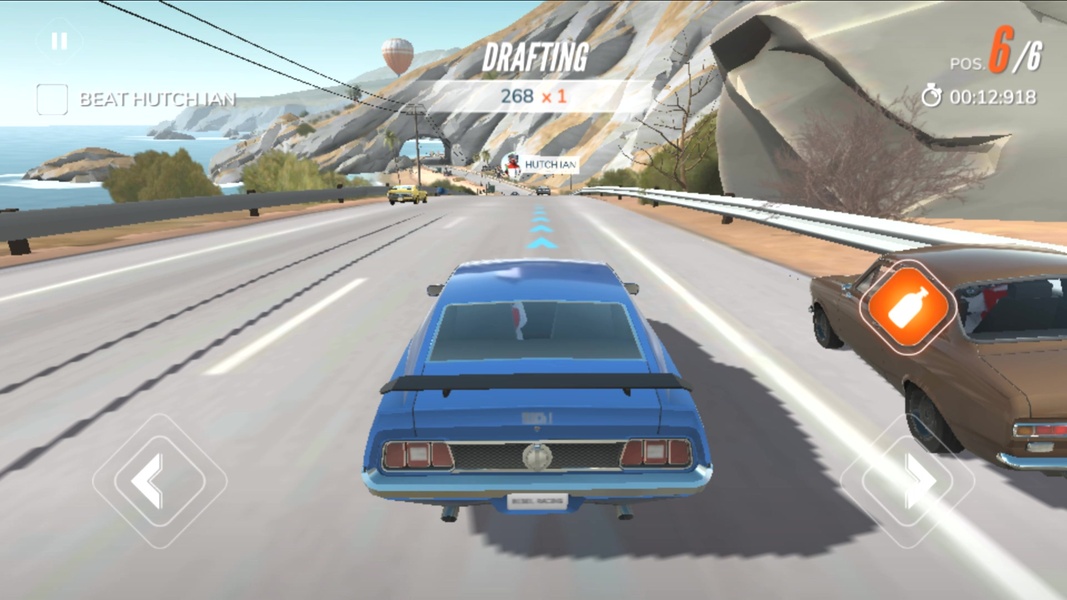Steer left with the left arrow
The height and width of the screenshot is (600, 1067).
tap(159, 481)
